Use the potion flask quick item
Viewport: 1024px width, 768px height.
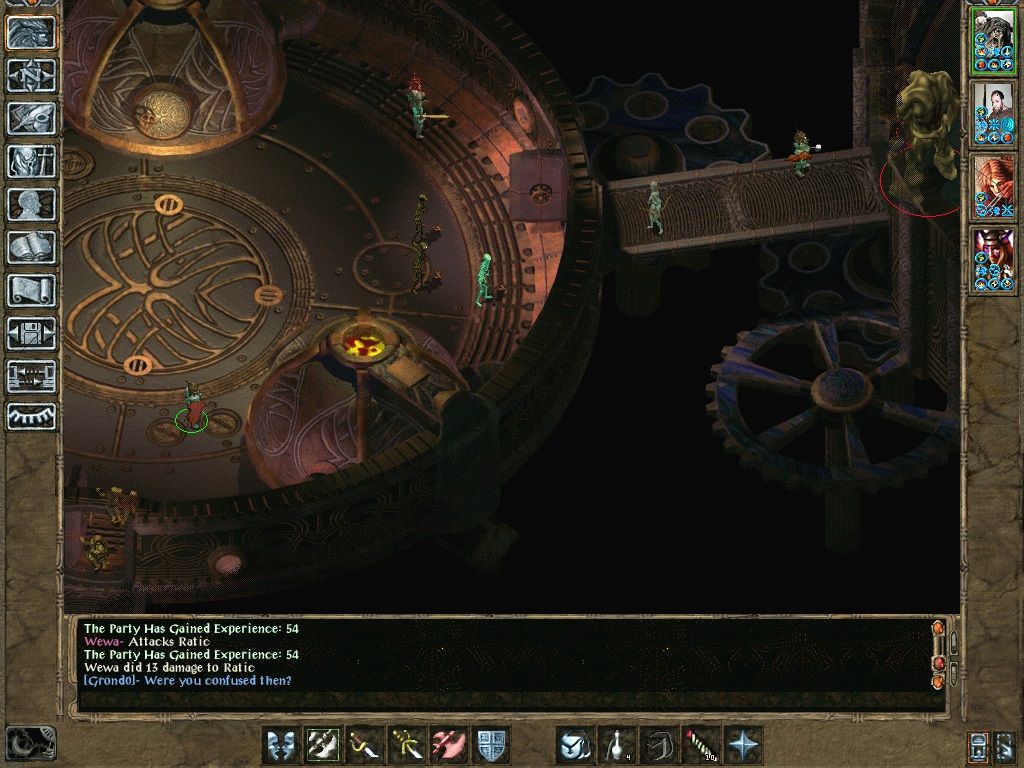617,745
